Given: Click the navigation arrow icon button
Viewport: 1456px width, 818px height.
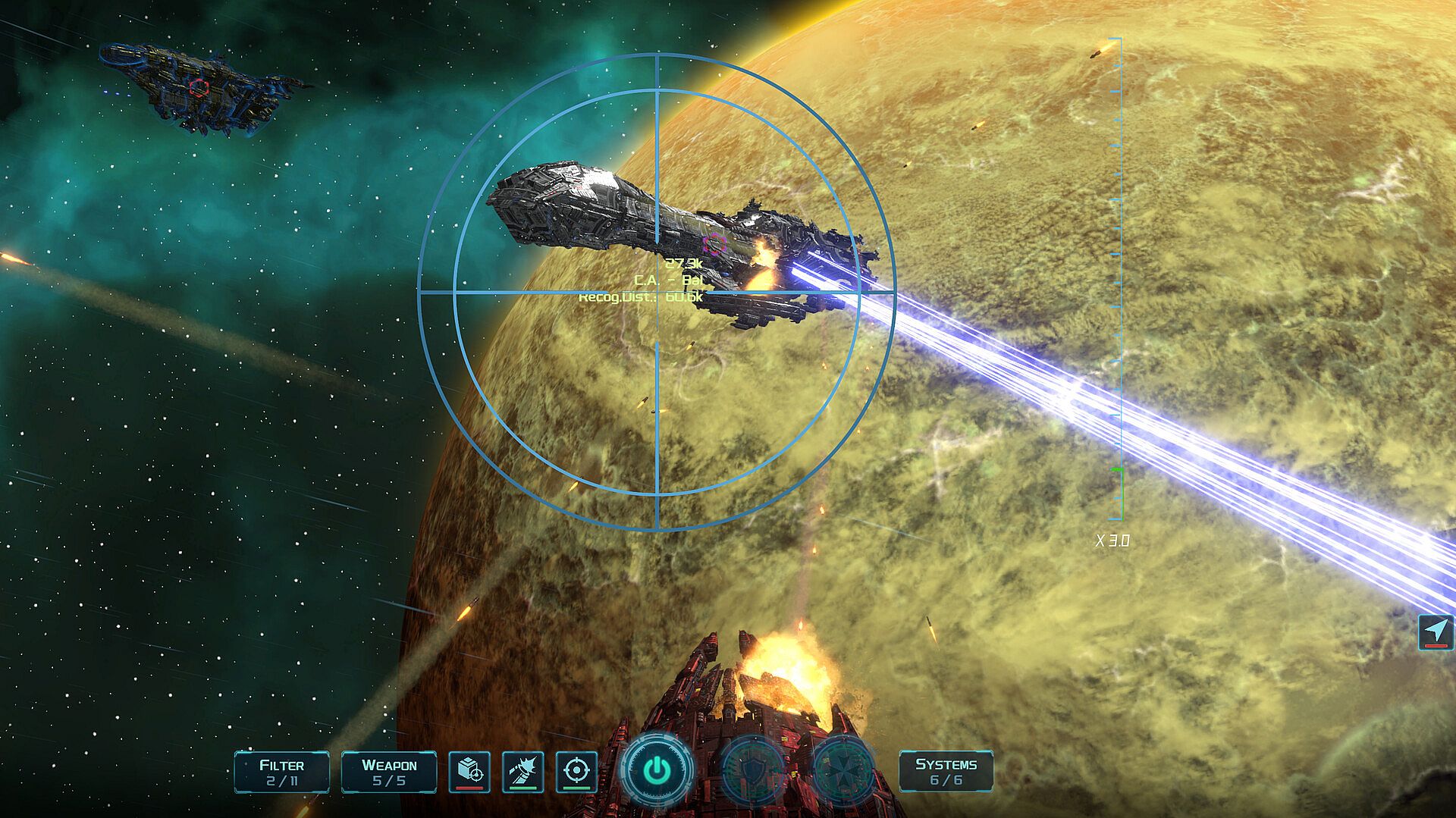Looking at the screenshot, I should pyautogui.click(x=1436, y=632).
